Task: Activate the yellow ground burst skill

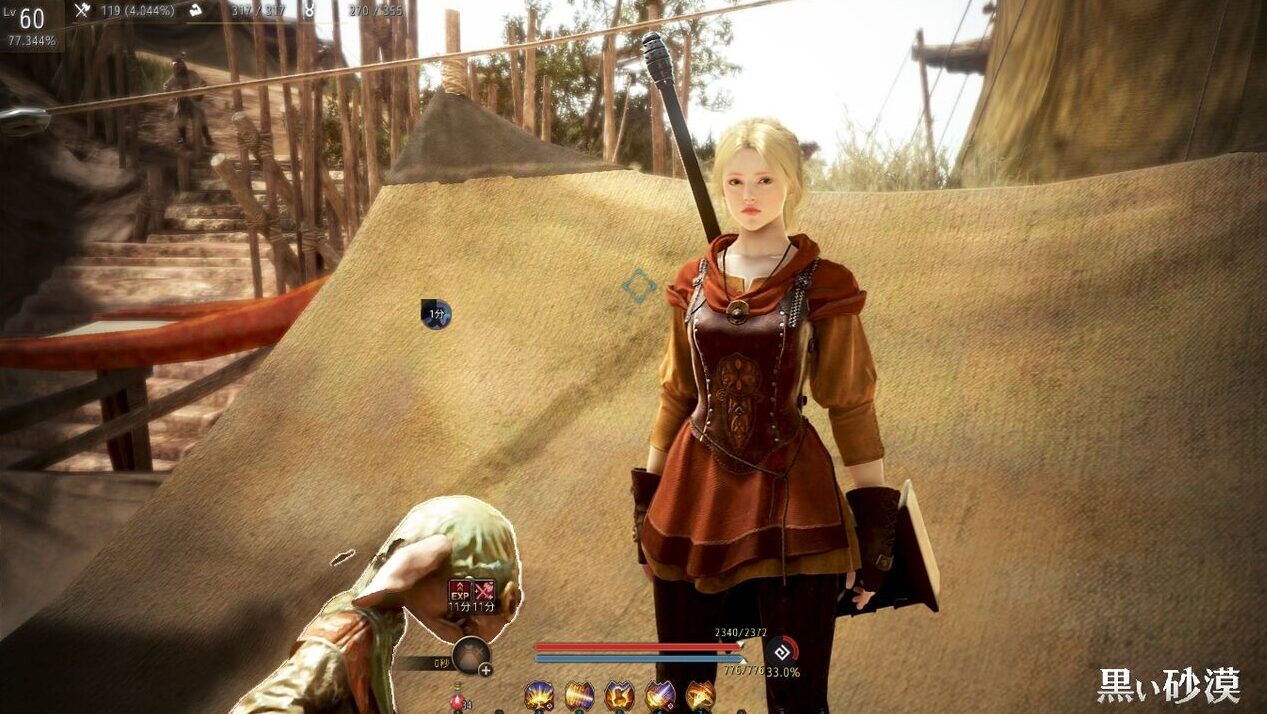Action: click(x=540, y=695)
